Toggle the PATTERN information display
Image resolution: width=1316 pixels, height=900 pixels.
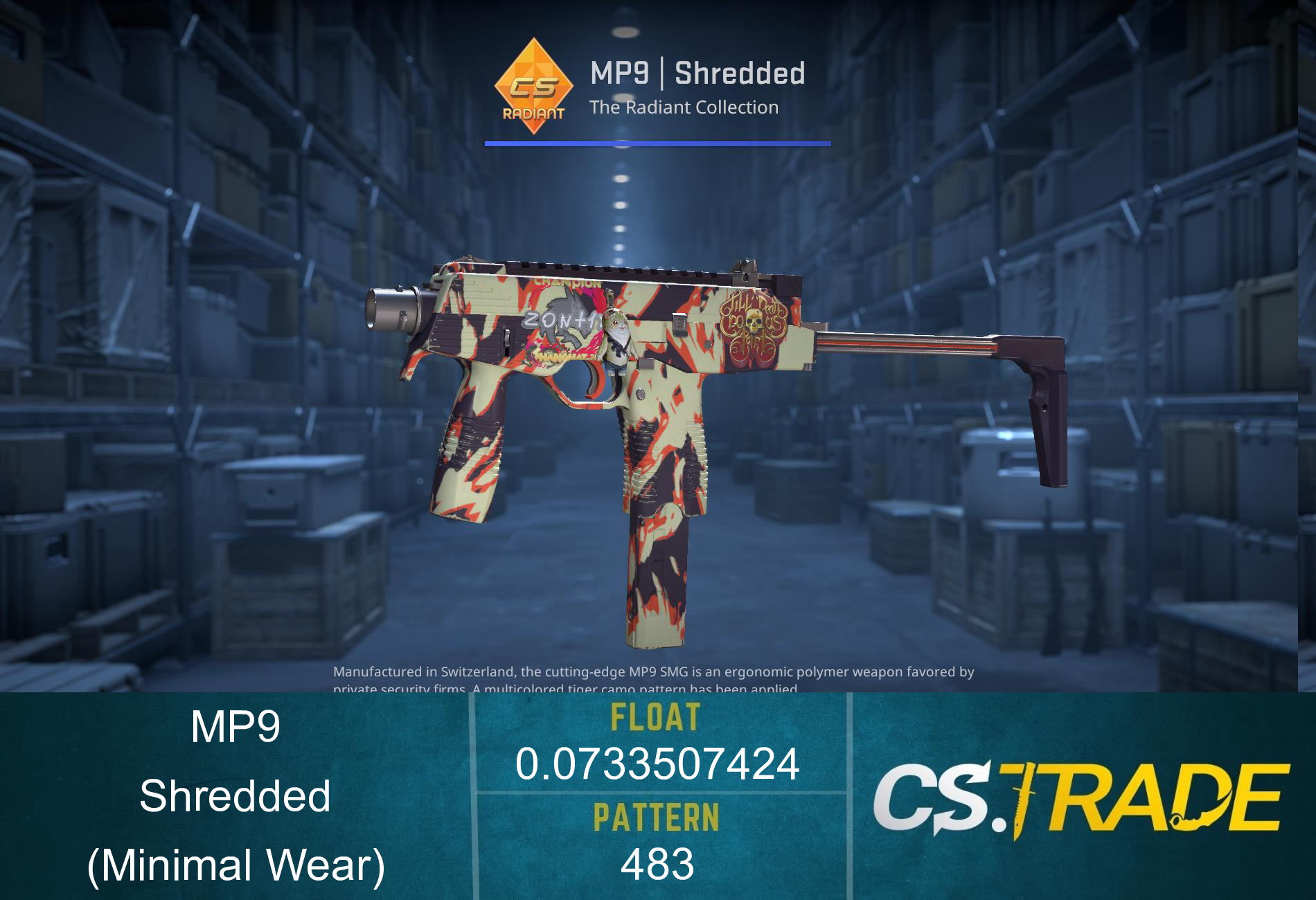pos(658,817)
